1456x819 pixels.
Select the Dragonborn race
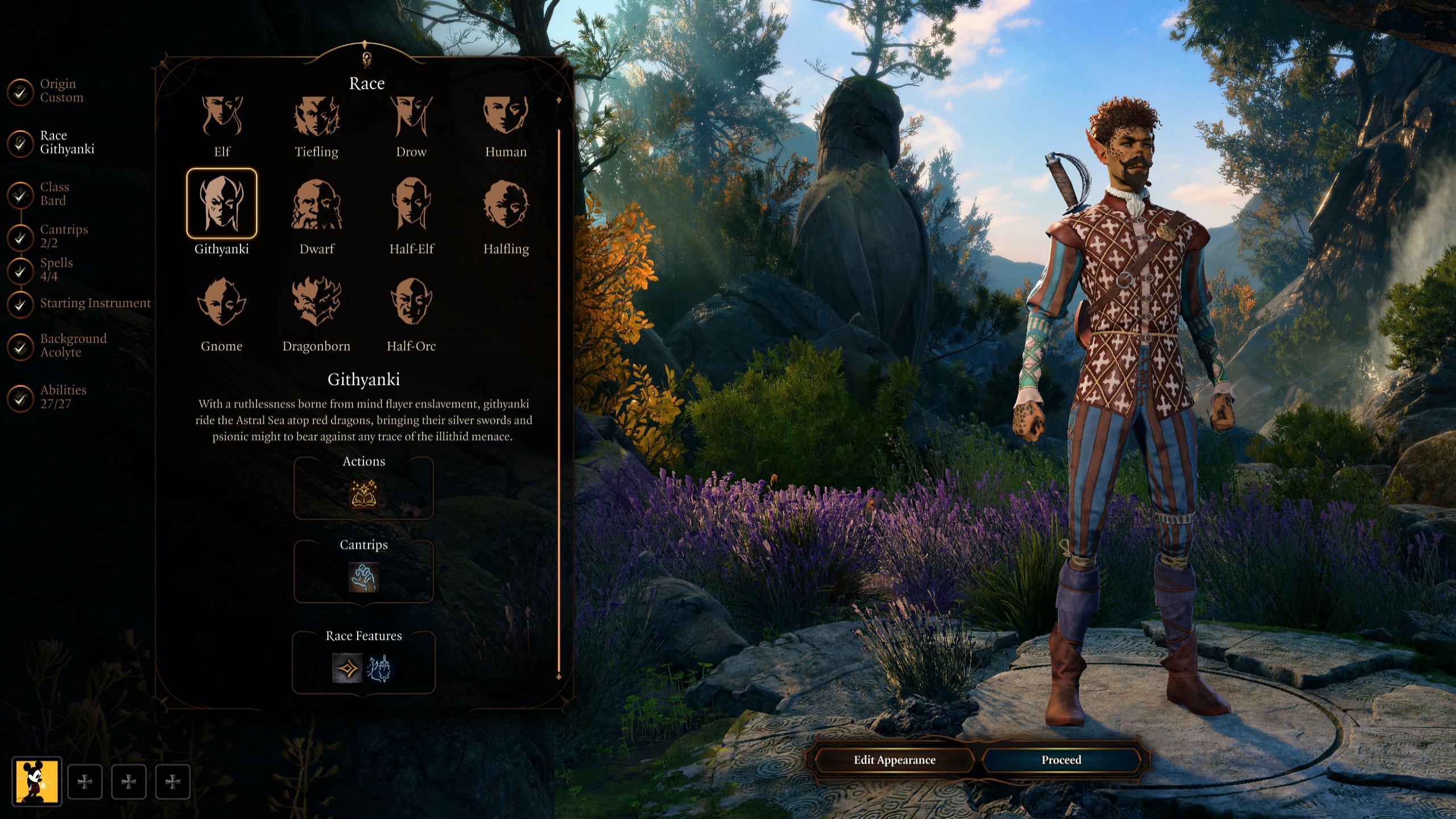(316, 302)
